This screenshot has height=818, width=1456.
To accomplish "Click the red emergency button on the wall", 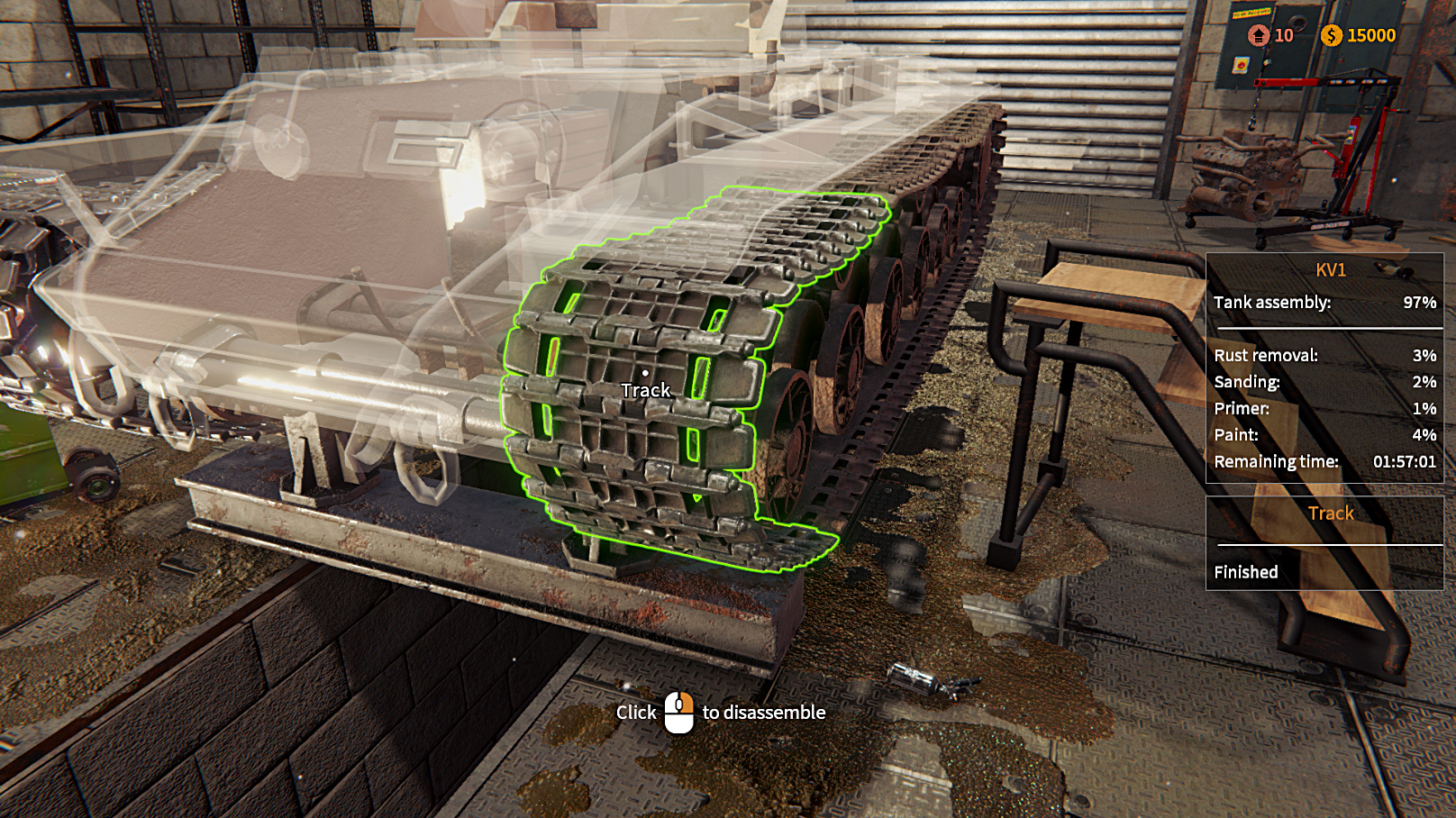I will [x=1242, y=65].
